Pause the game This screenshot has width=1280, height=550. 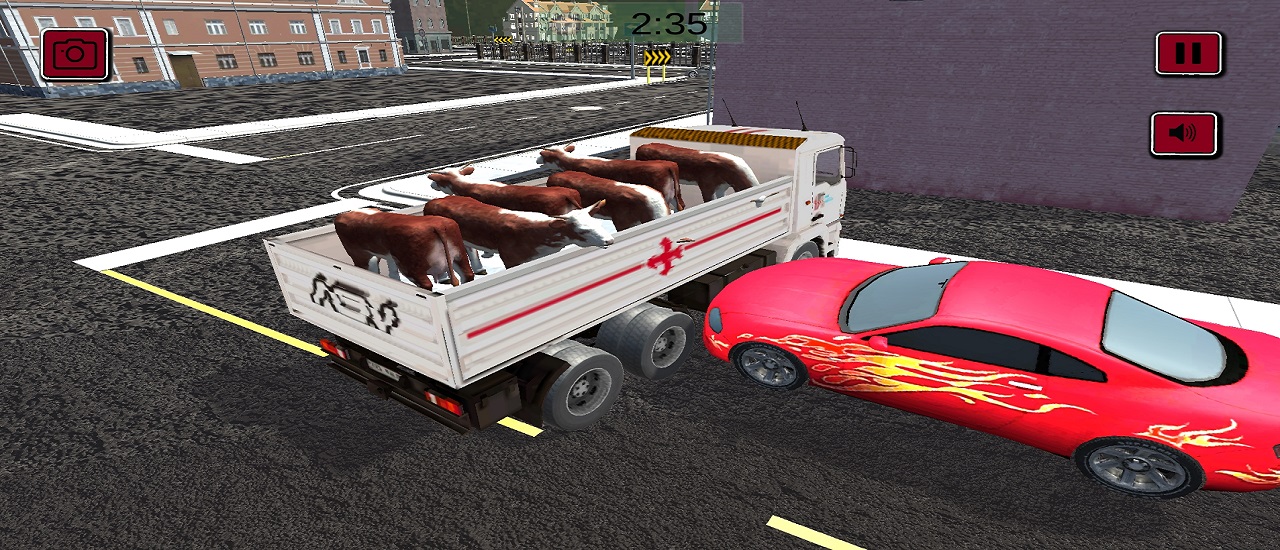pyautogui.click(x=1188, y=54)
